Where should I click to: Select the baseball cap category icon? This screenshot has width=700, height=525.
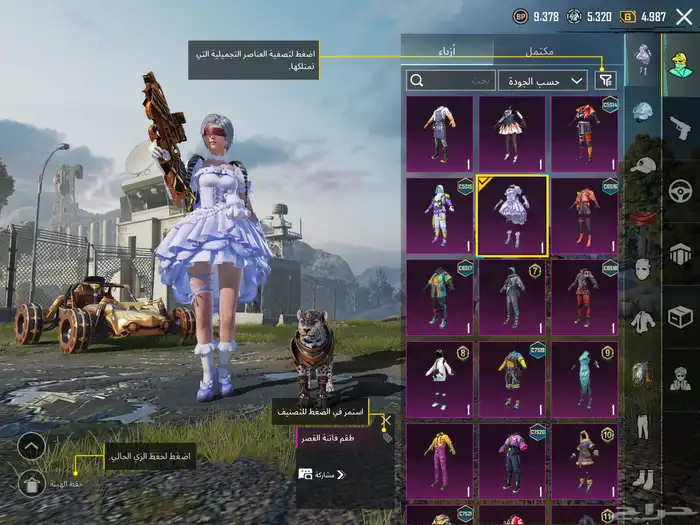(x=643, y=165)
